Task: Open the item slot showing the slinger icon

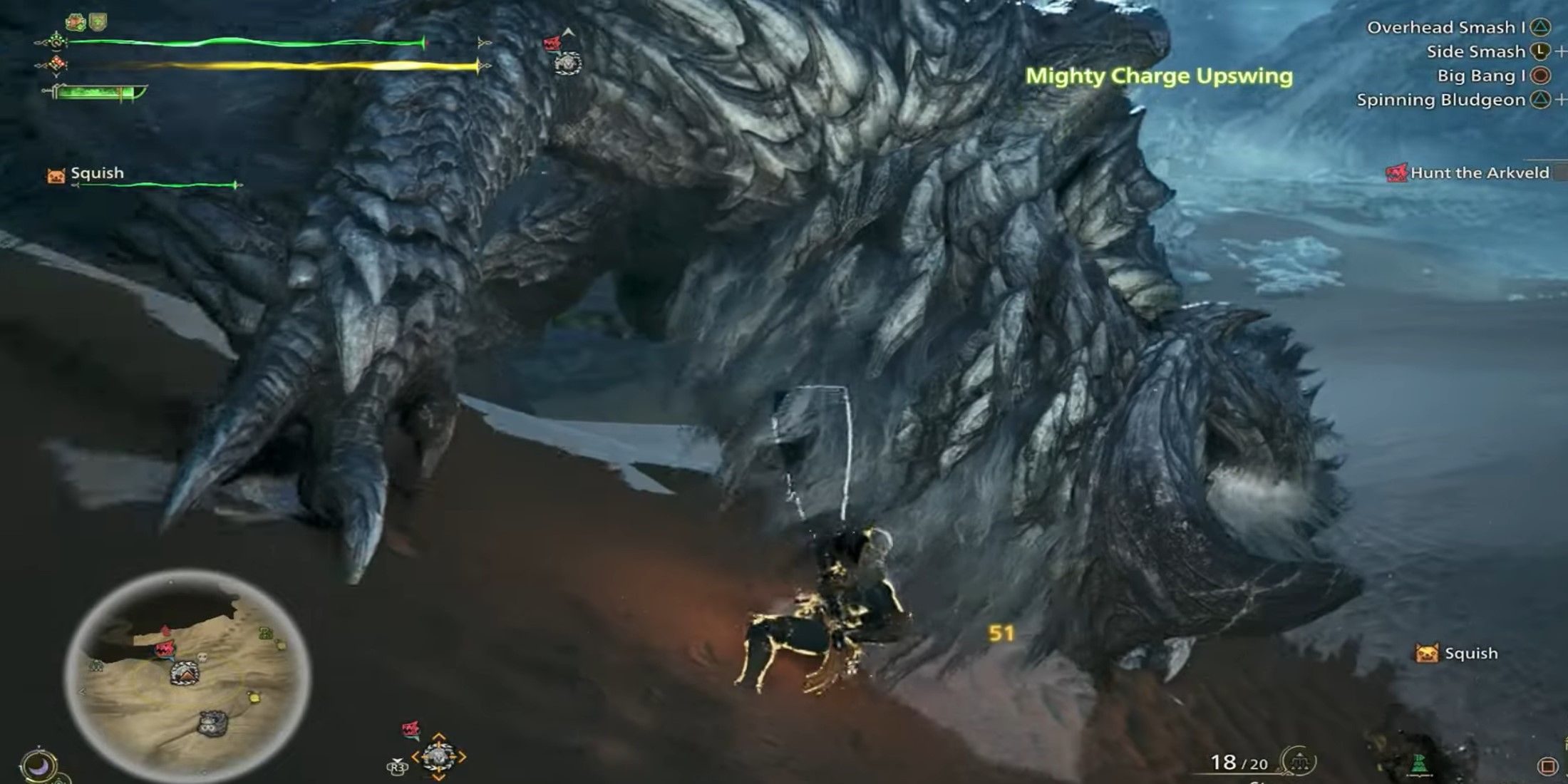Action: tap(440, 757)
